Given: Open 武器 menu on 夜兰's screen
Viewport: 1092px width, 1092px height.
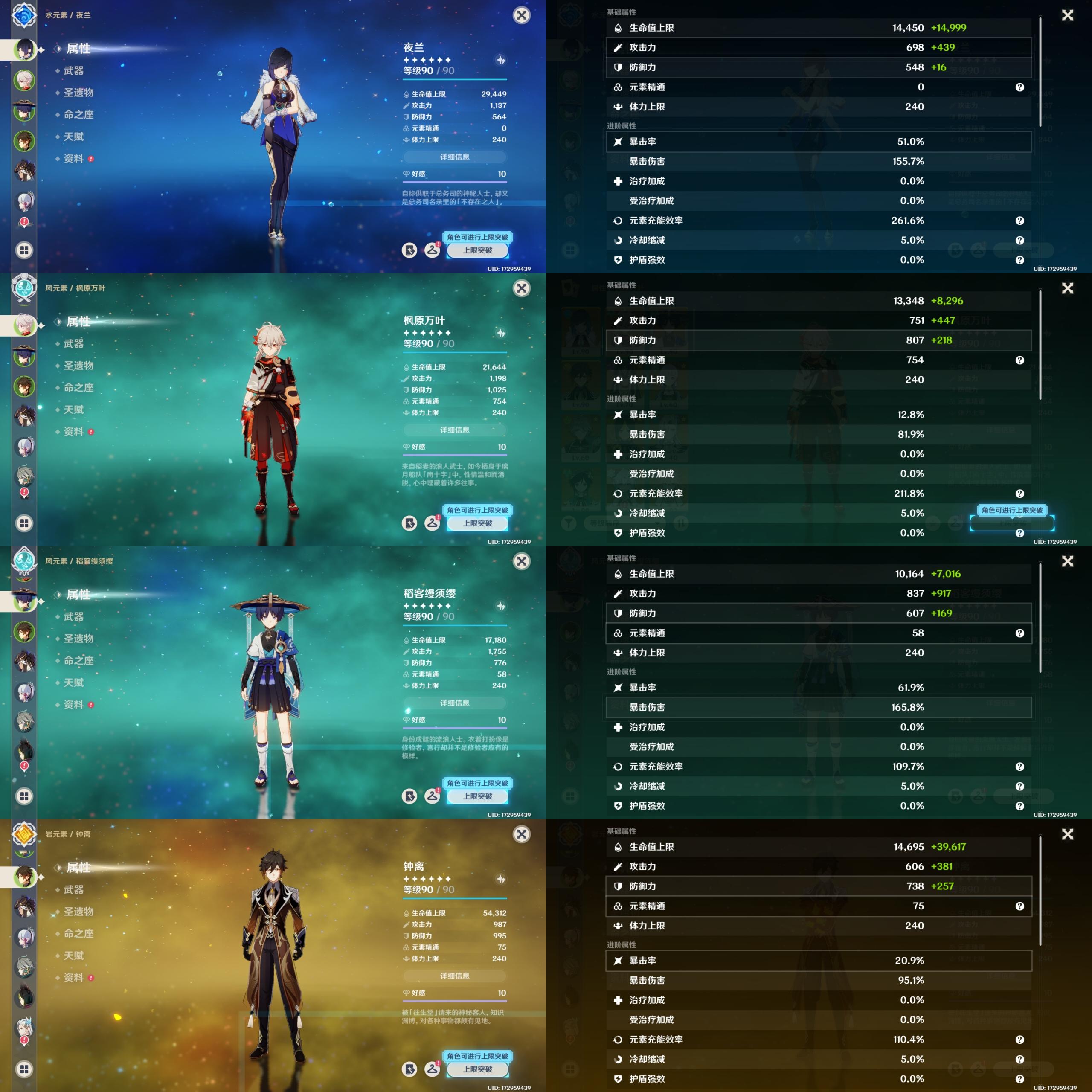Looking at the screenshot, I should click(73, 71).
